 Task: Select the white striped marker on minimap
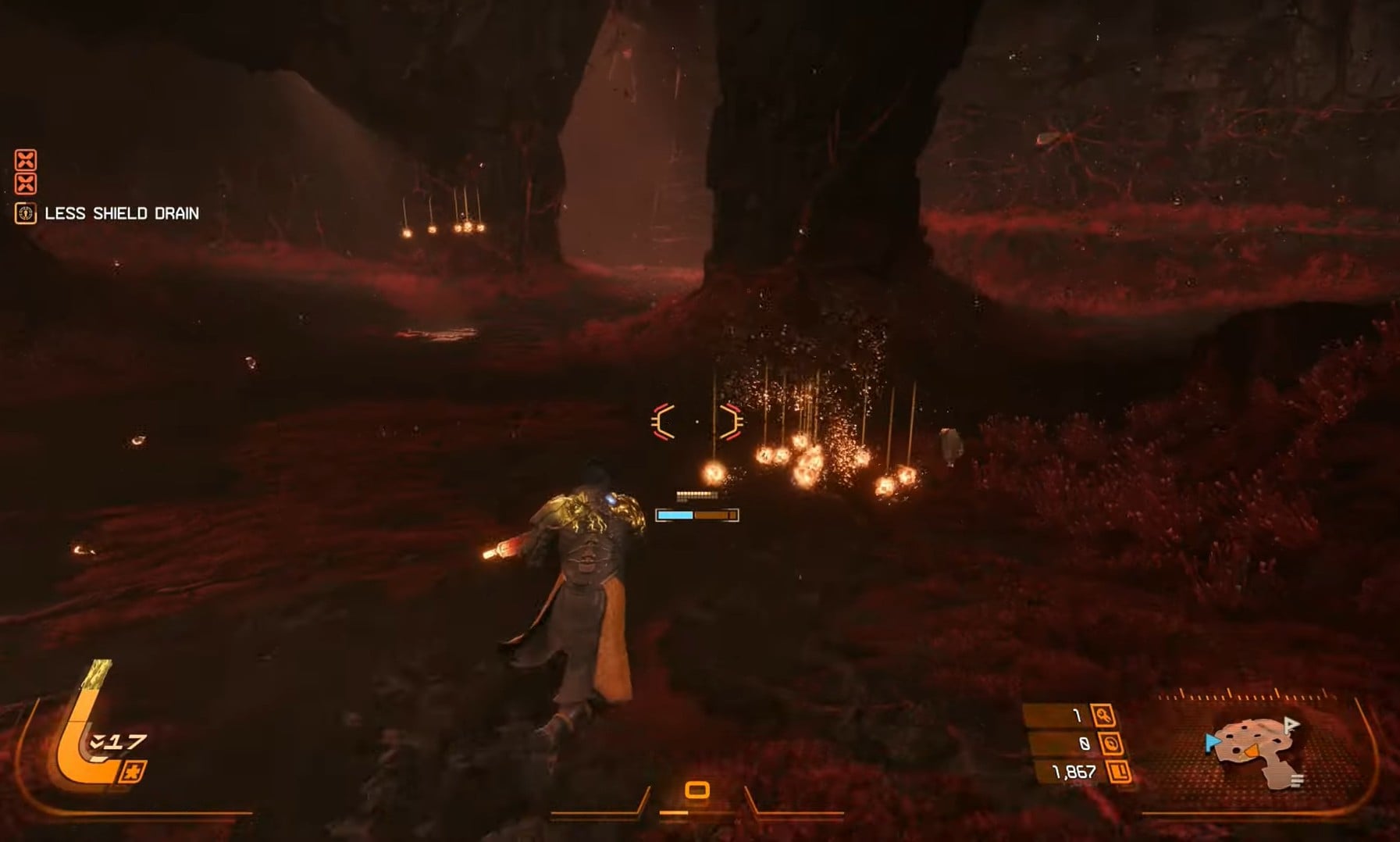pos(1297,780)
